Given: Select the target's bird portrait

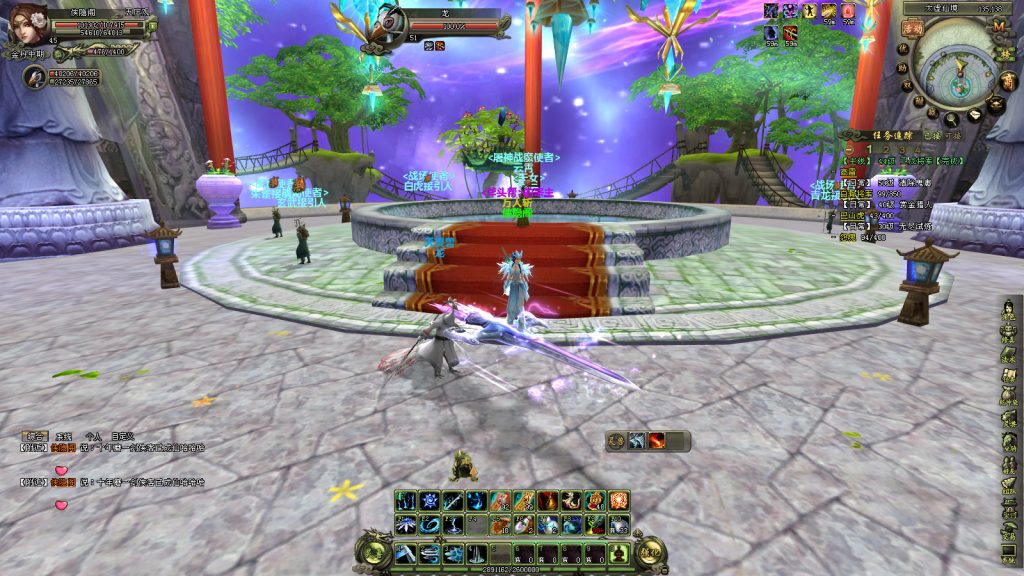Looking at the screenshot, I should click(x=393, y=22).
